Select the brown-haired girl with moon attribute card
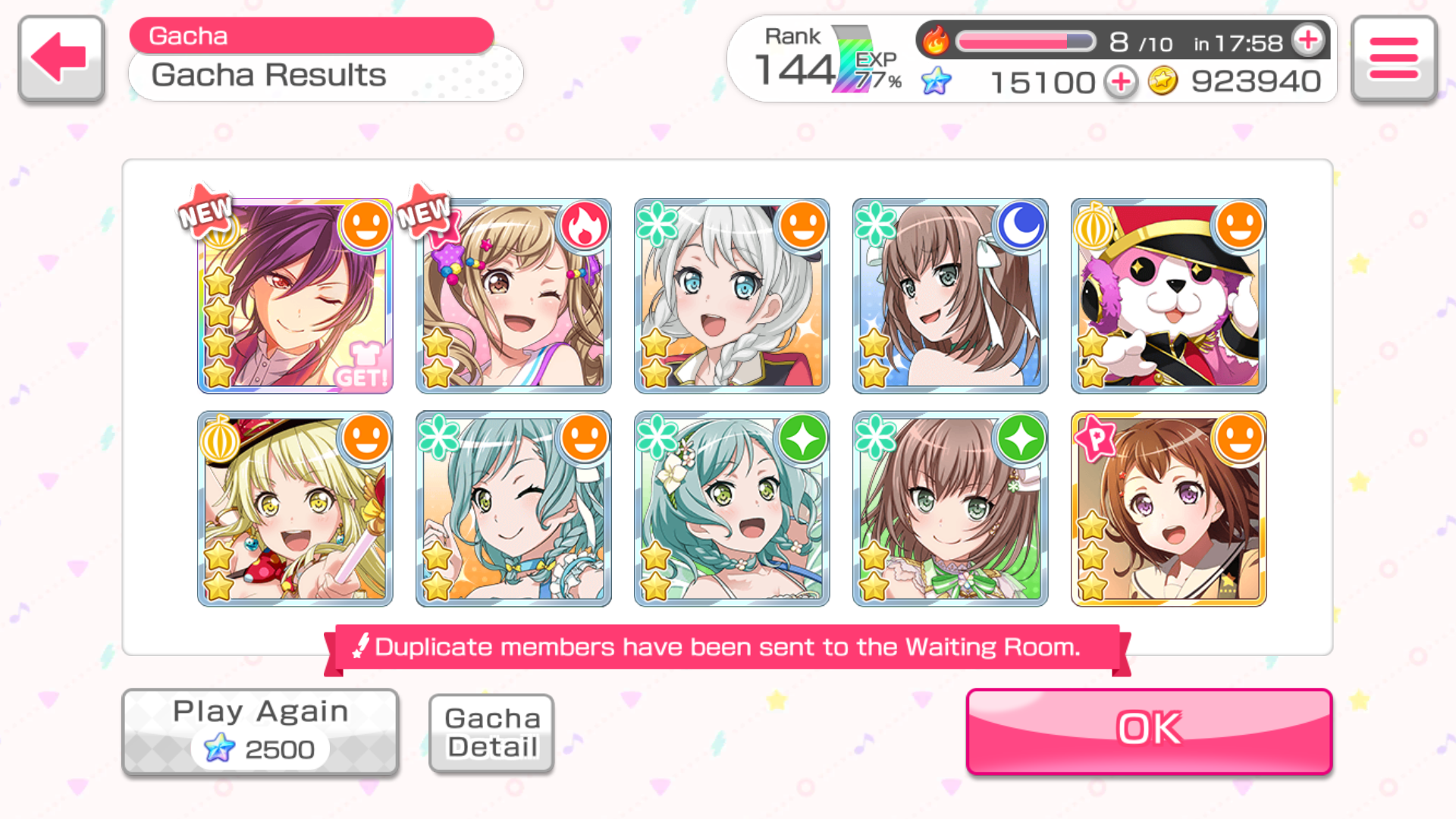Screen dimensions: 1456x819 tap(950, 296)
